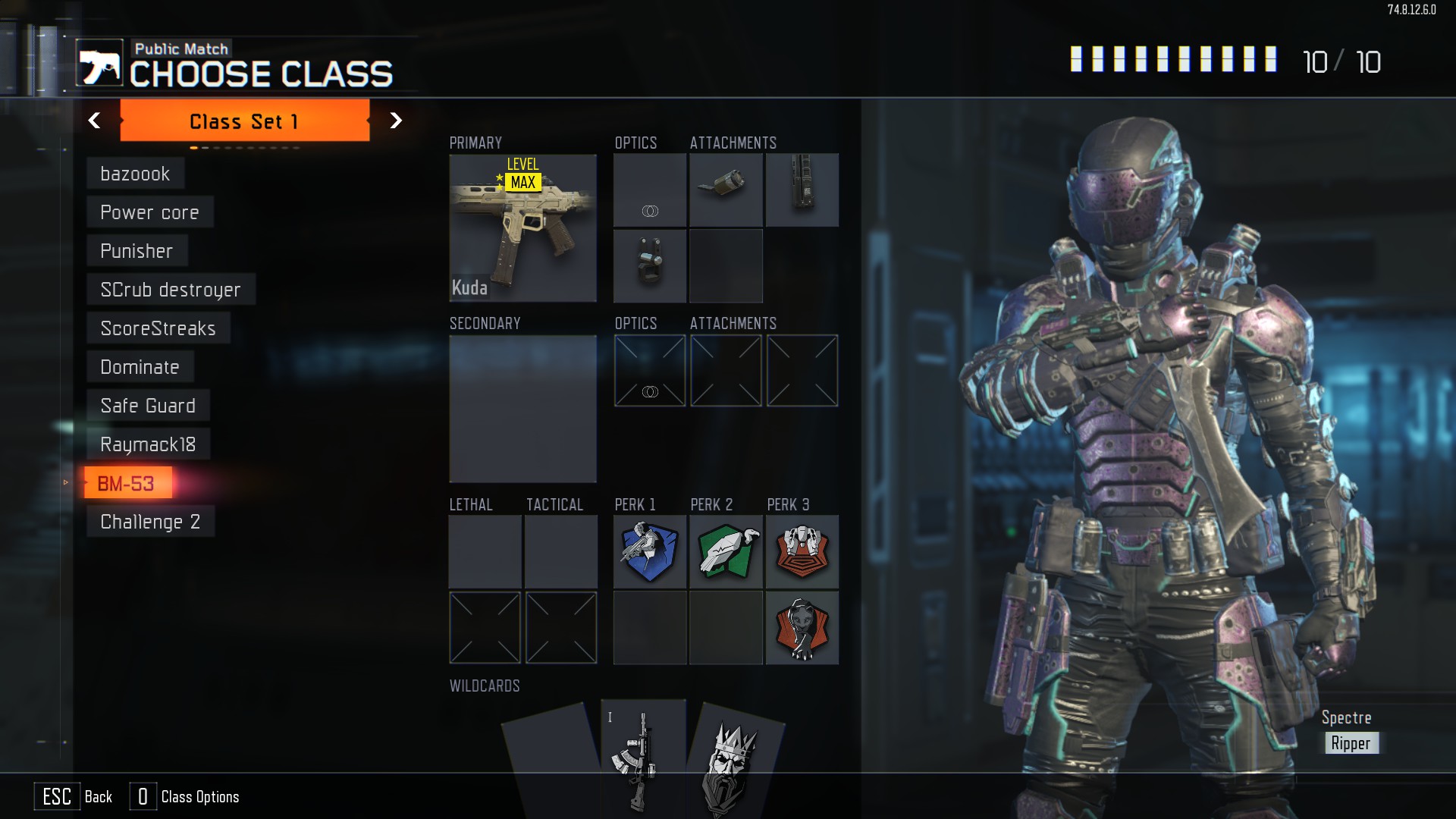Screen dimensions: 1456x819
Task: Select the green Perk 2 icon
Action: 726,552
